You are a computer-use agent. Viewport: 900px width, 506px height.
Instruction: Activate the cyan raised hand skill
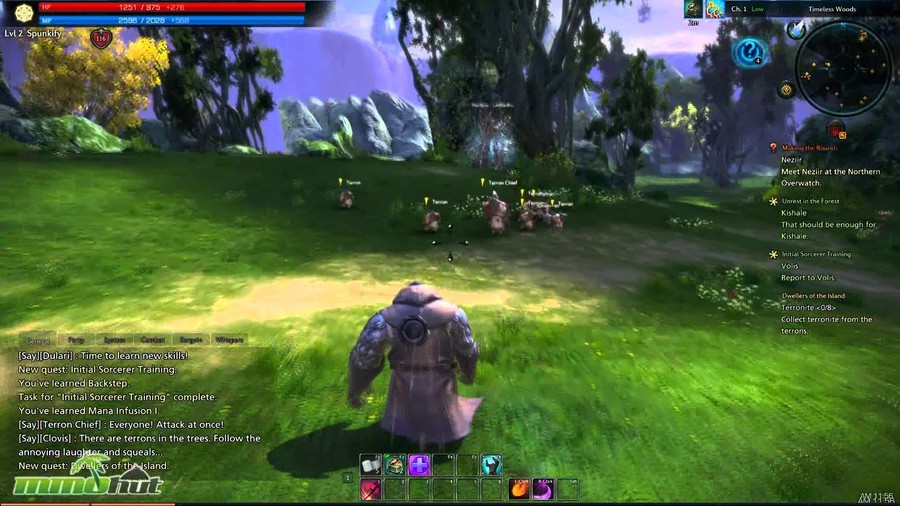tap(491, 465)
